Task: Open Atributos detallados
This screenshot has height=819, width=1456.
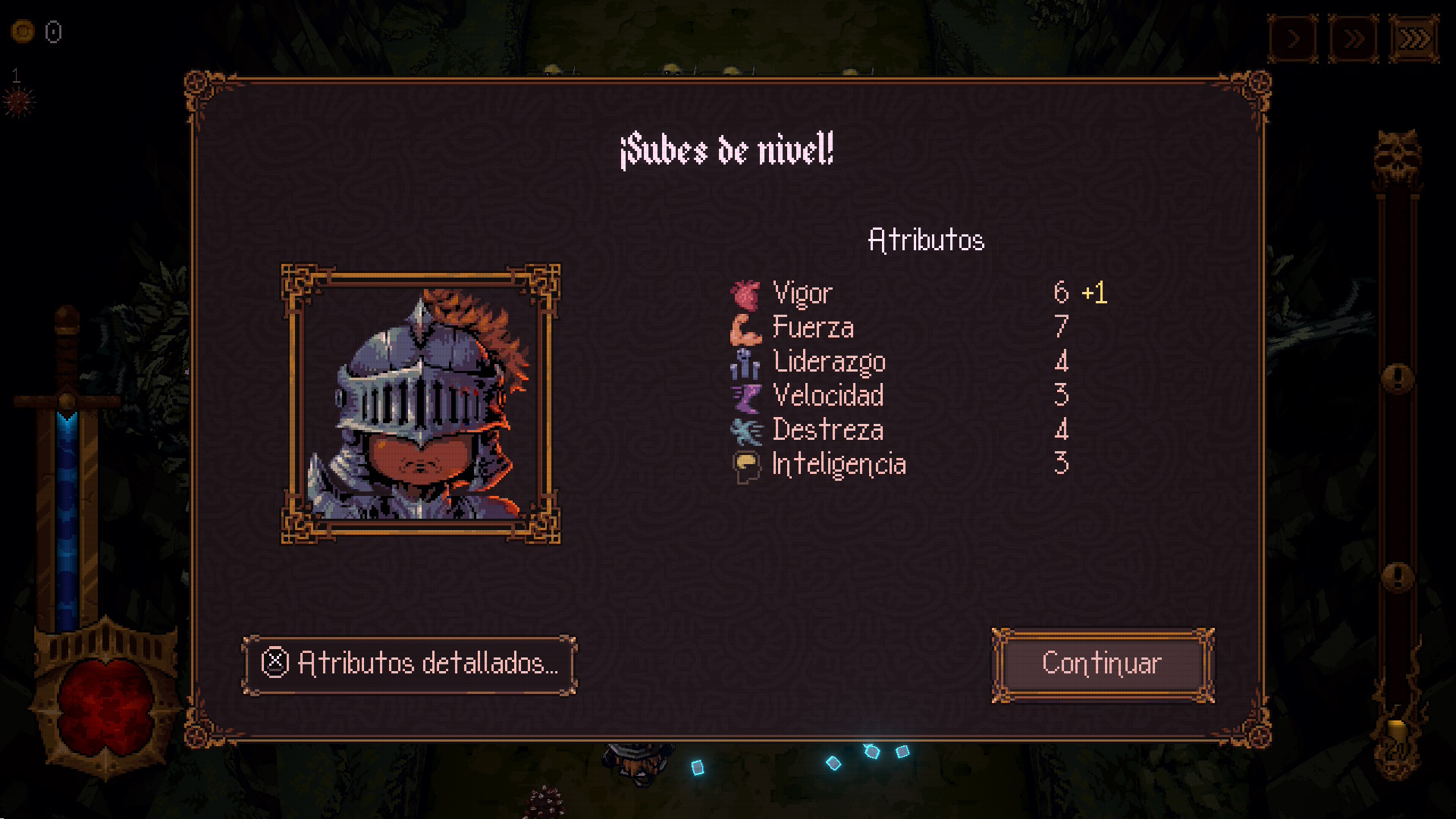Action: (409, 664)
